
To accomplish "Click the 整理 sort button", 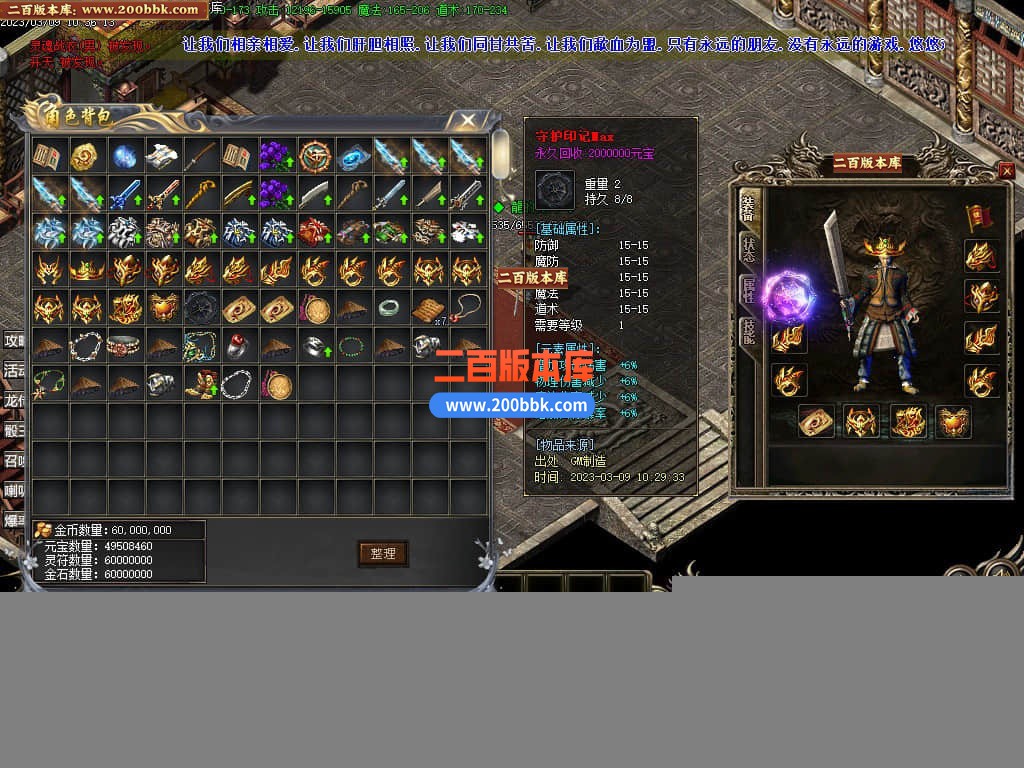I will (383, 553).
